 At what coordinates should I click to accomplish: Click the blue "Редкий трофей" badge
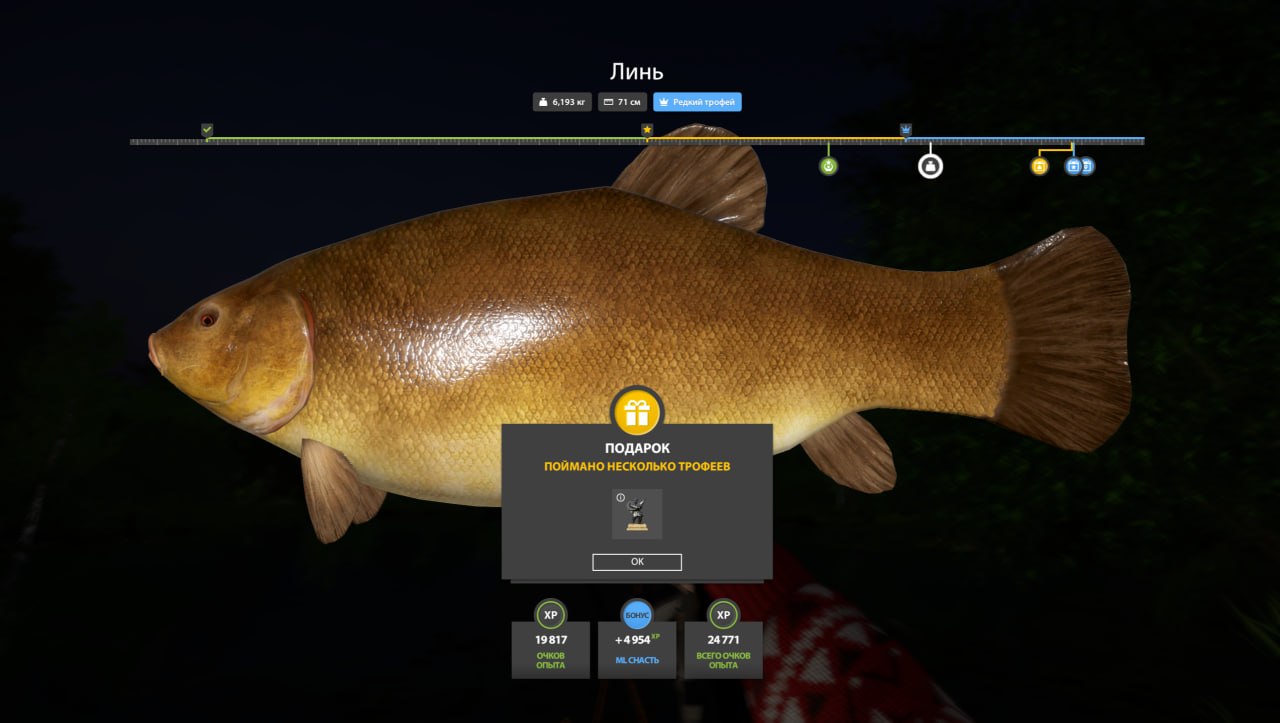(697, 102)
